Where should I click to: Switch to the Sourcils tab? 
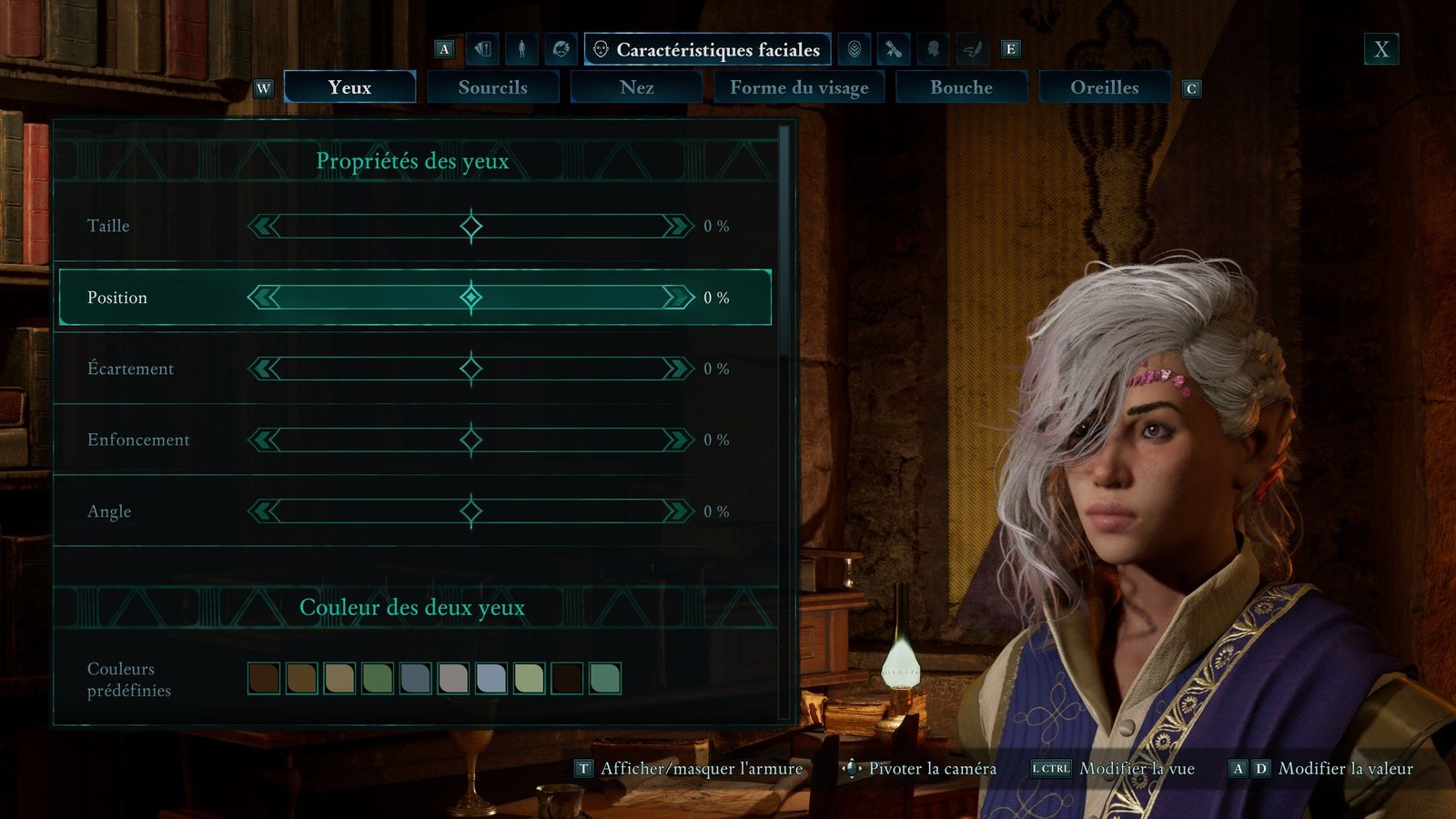[492, 87]
